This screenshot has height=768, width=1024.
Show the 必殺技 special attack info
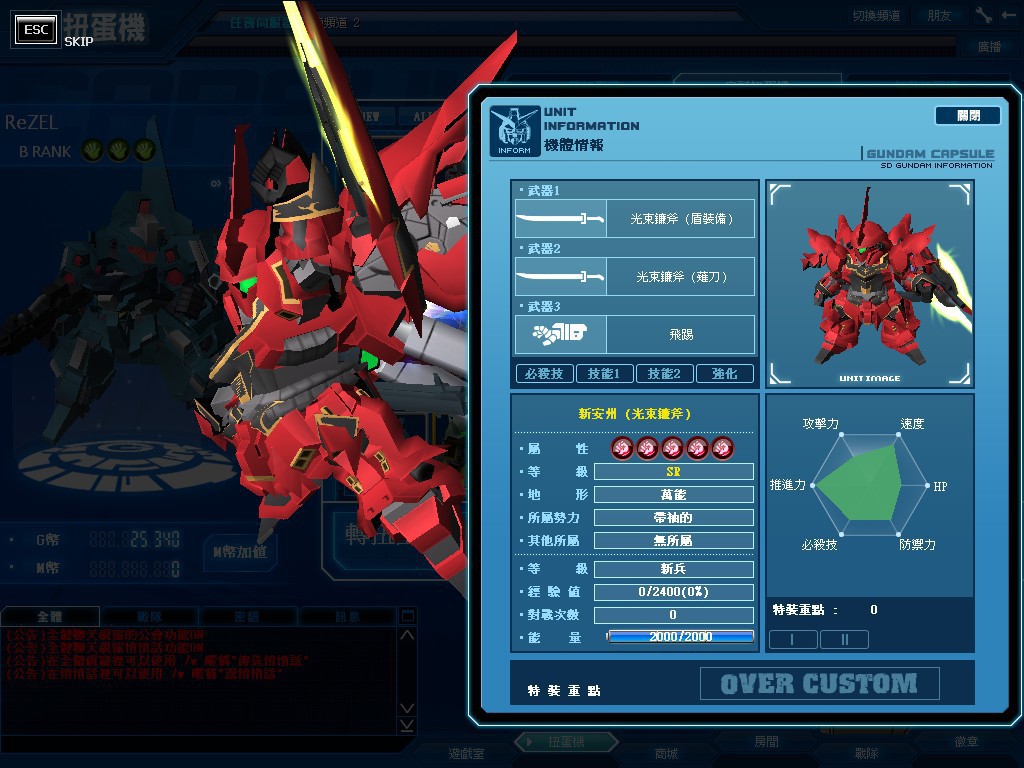[x=544, y=374]
